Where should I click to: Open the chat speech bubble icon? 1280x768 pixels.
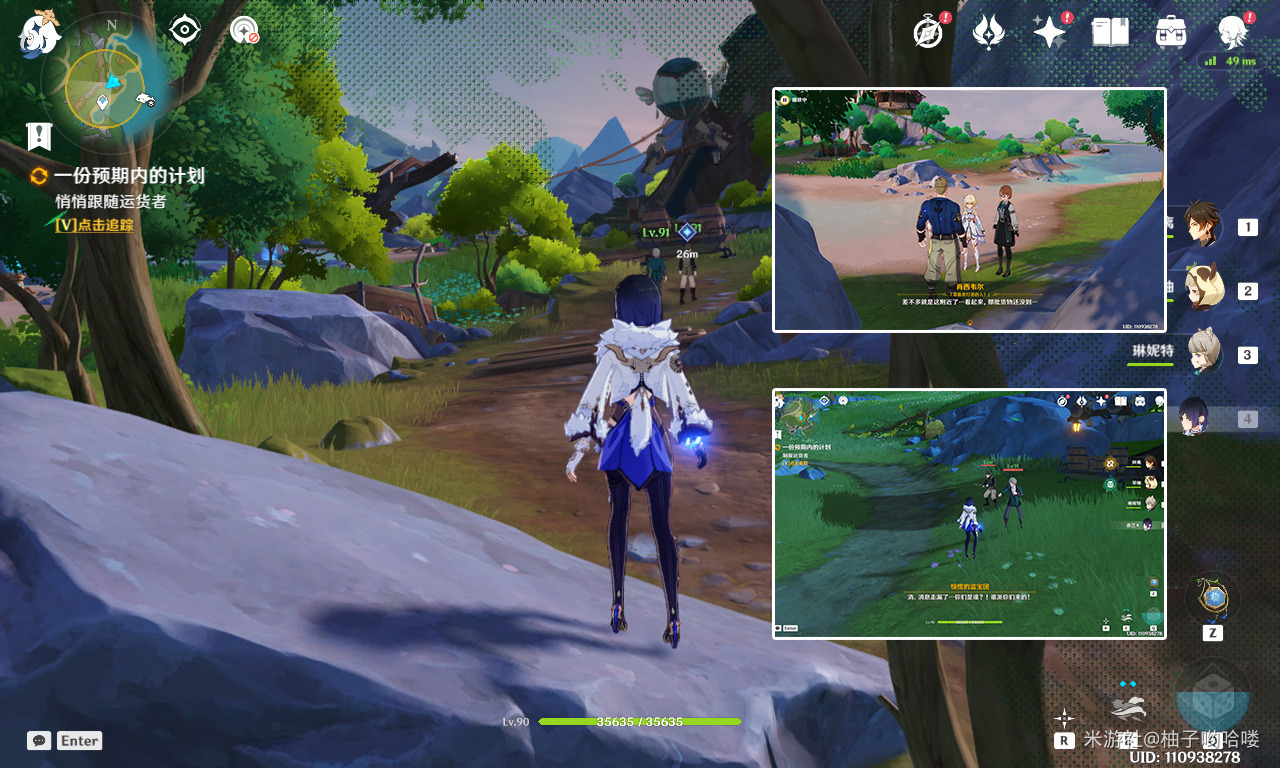tap(40, 741)
